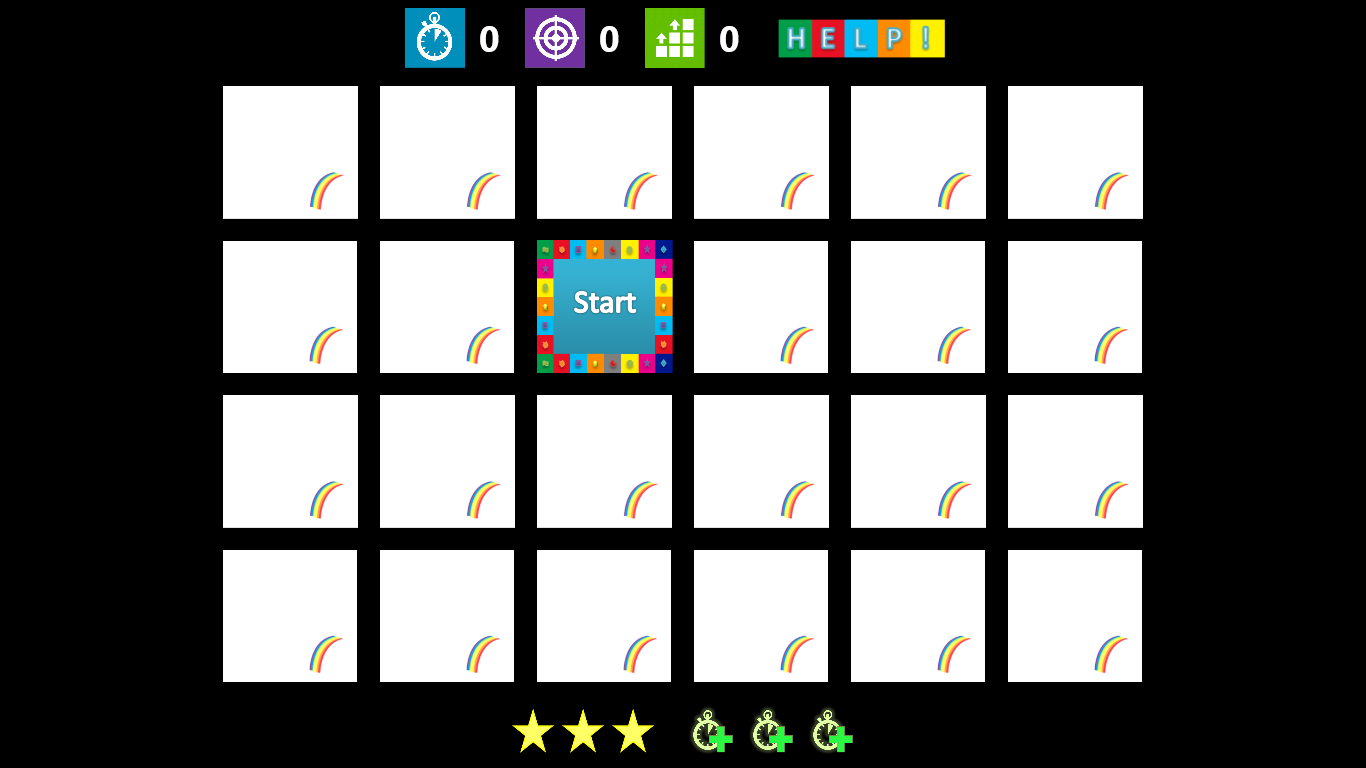Open the colorful HELP! button
The width and height of the screenshot is (1366, 768).
coord(861,39)
